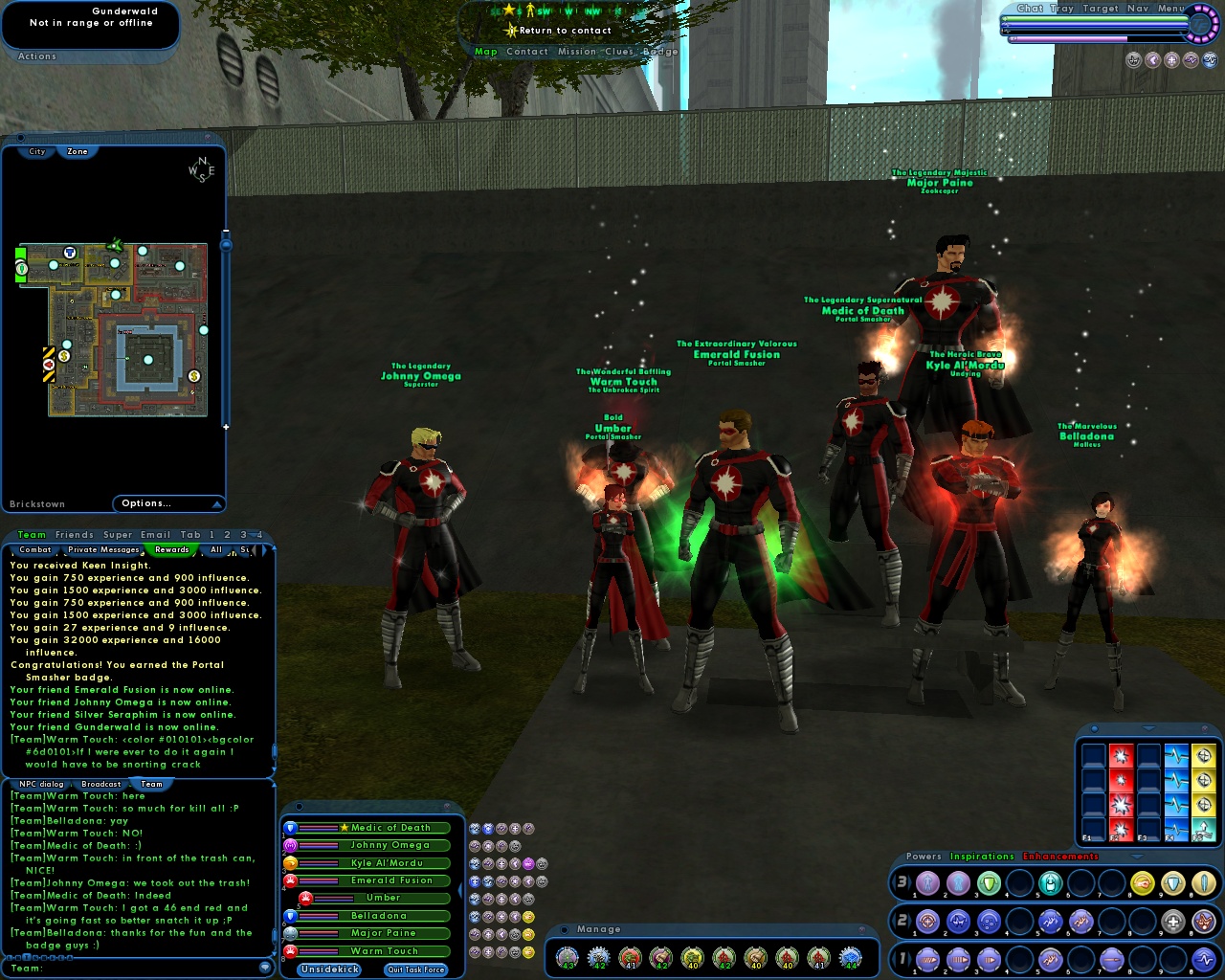Select the plus-cross help icon near the top right

(x=1171, y=61)
